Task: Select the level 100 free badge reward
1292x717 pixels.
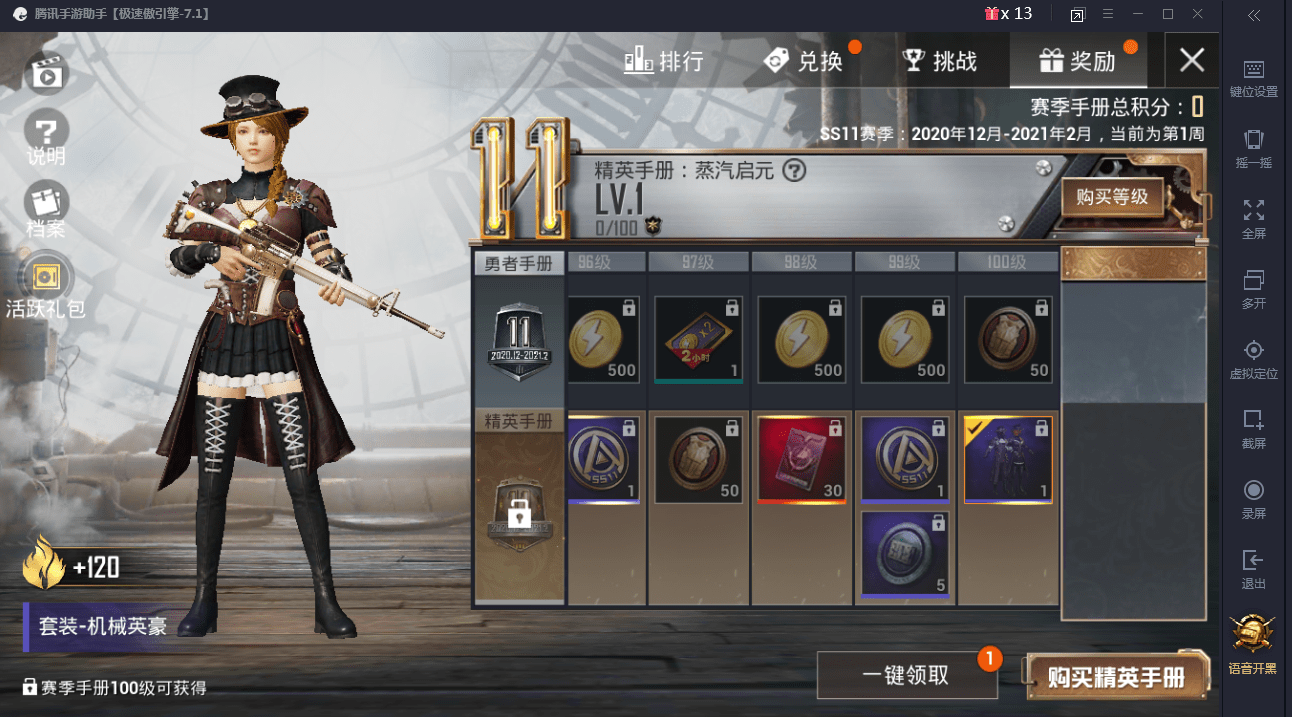Action: (x=1008, y=340)
